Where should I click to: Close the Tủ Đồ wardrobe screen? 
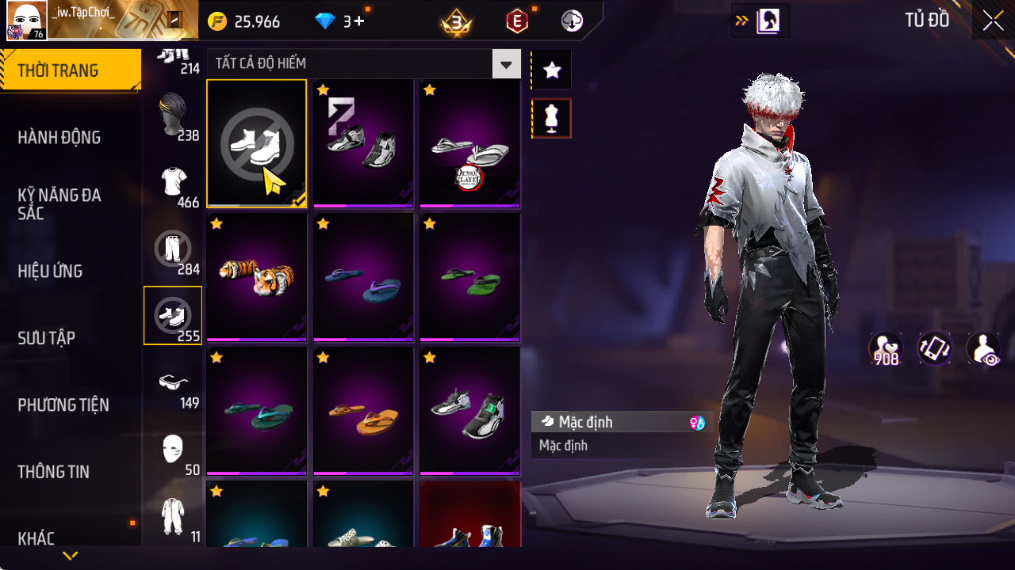coord(992,21)
